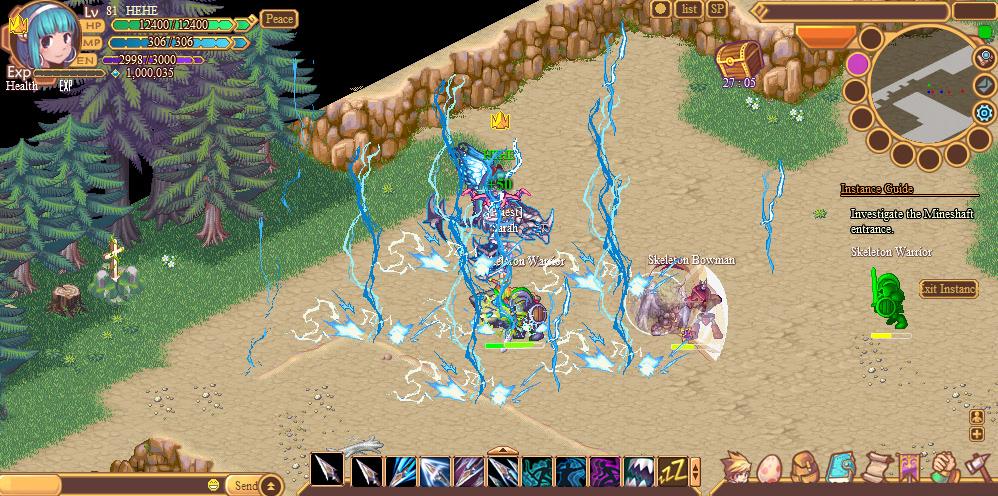Toggle the Peace combat mode button
Image resolution: width=998 pixels, height=496 pixels.
pyautogui.click(x=279, y=19)
